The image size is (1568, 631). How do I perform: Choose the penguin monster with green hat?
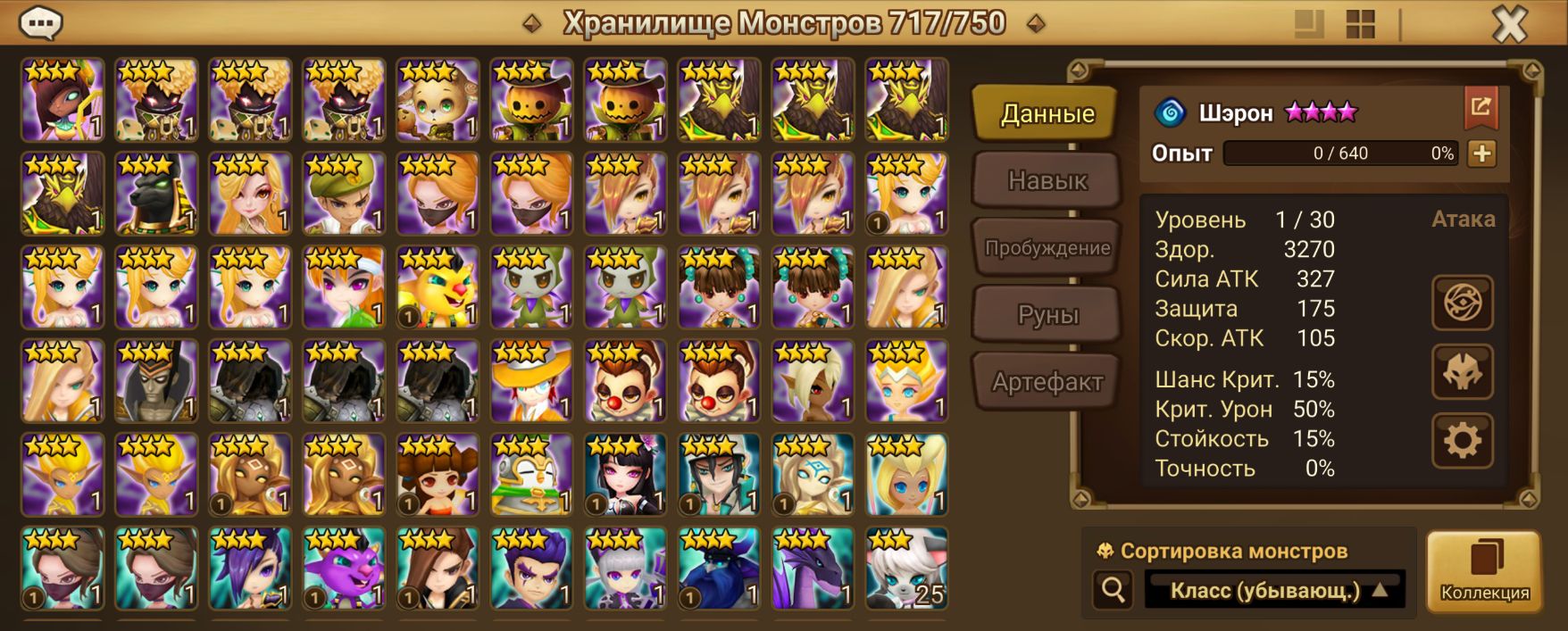point(531,475)
